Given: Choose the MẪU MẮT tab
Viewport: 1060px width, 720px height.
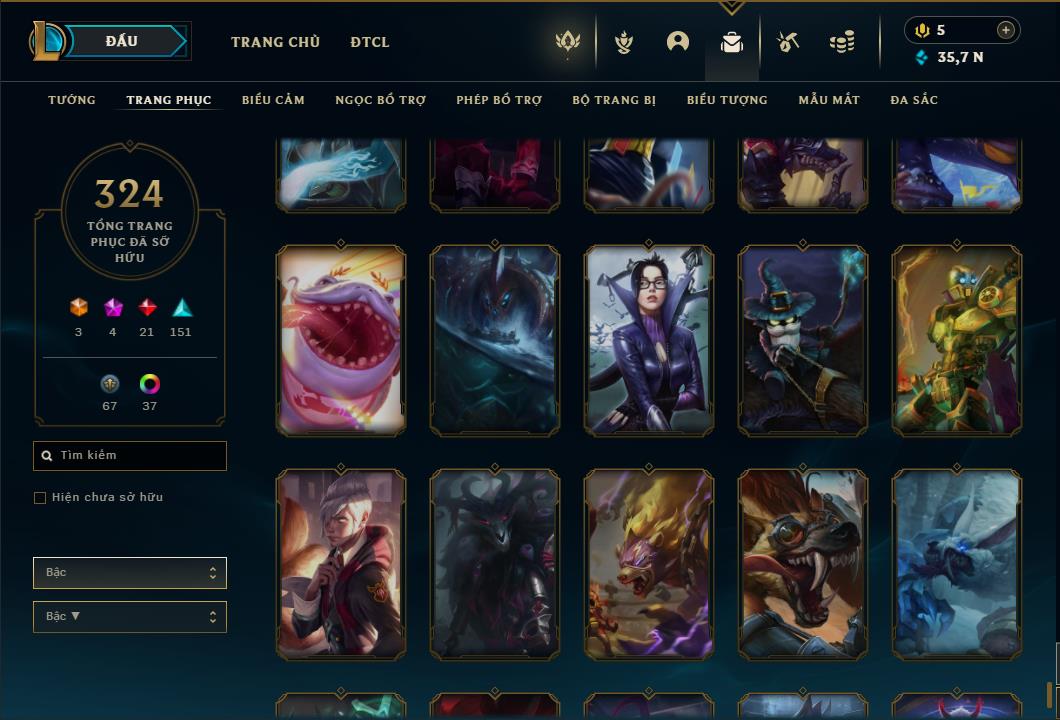Looking at the screenshot, I should coord(829,100).
